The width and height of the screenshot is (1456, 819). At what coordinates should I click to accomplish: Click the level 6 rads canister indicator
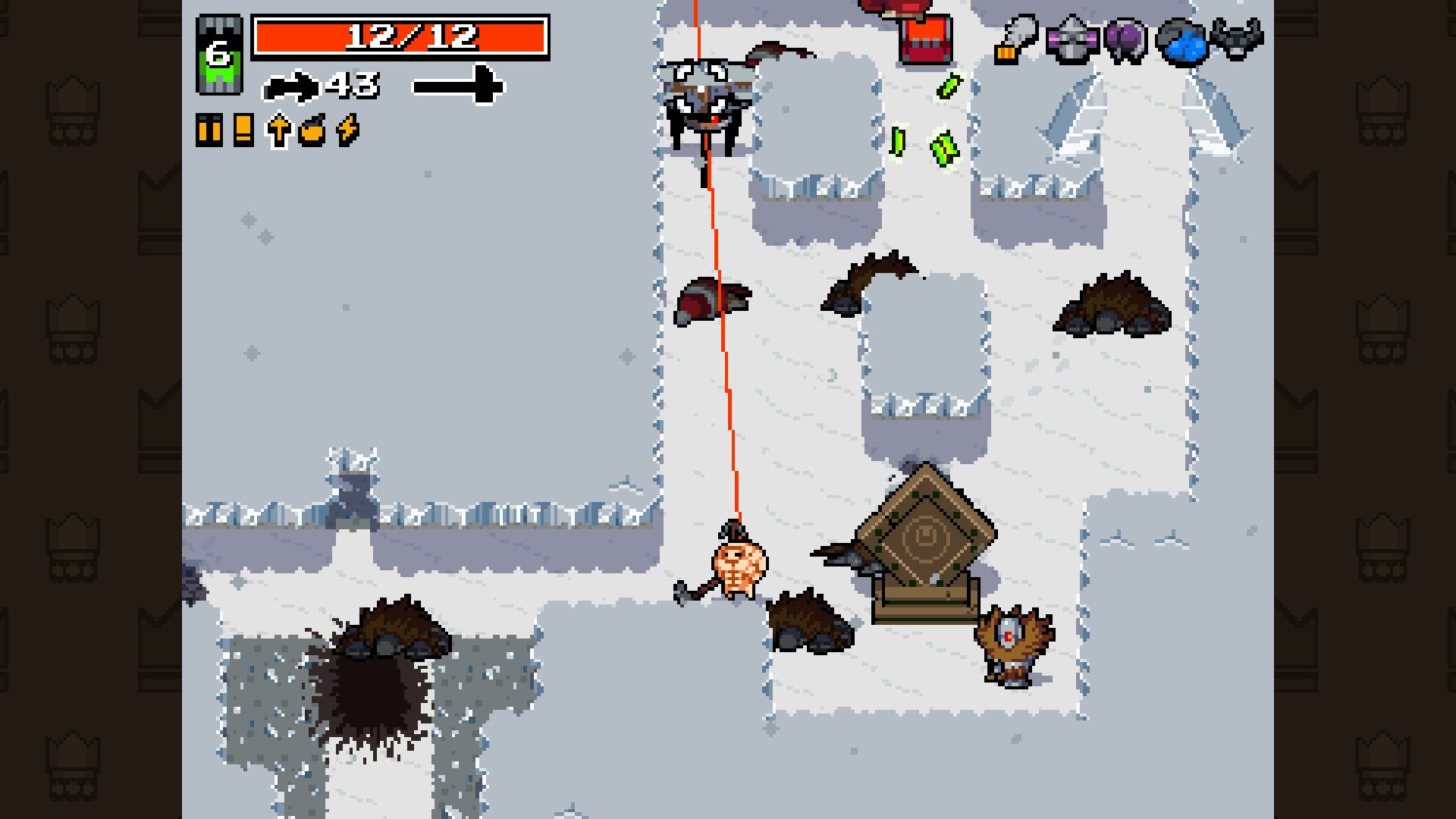[219, 55]
